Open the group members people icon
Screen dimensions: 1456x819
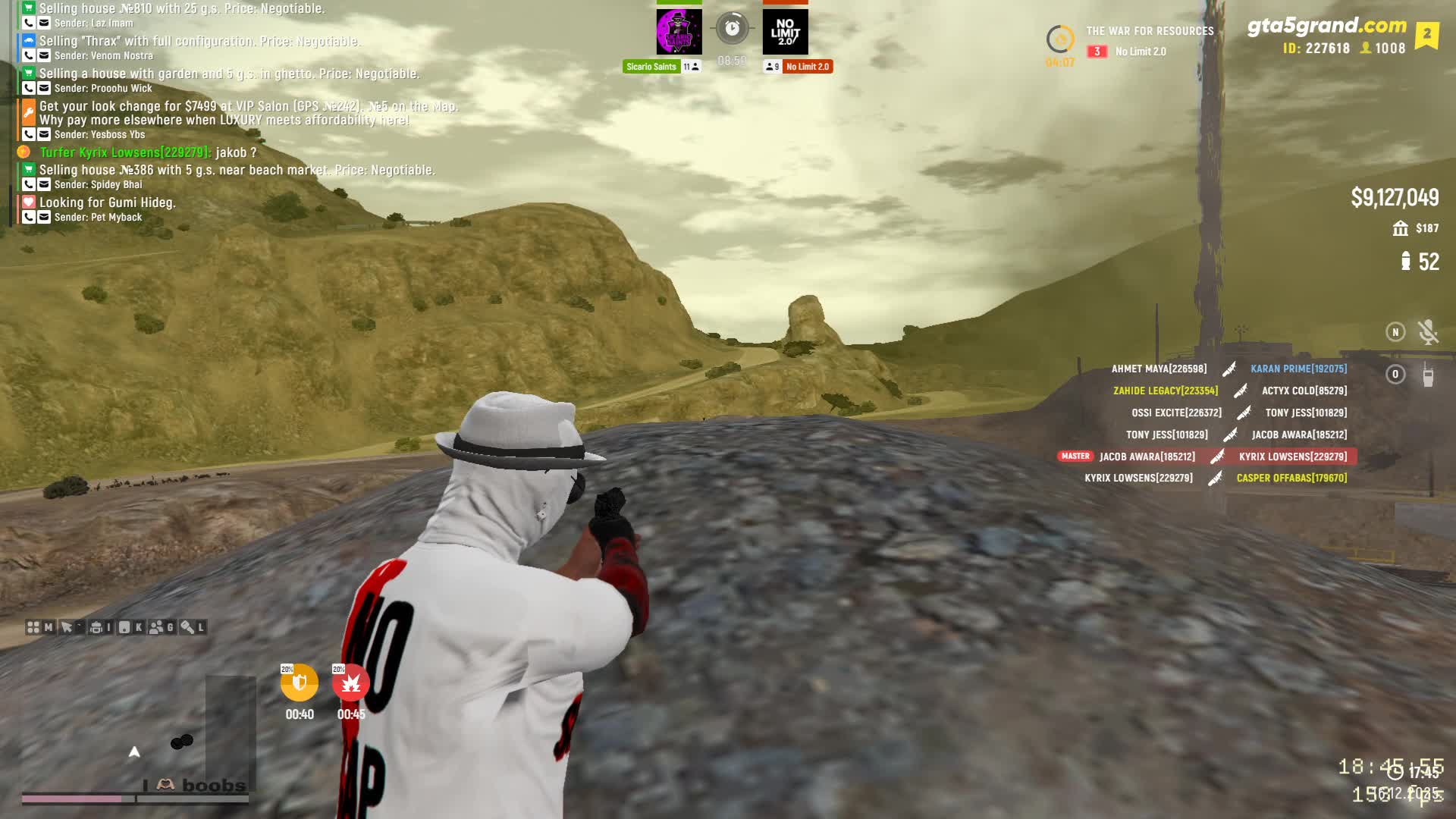[156, 627]
